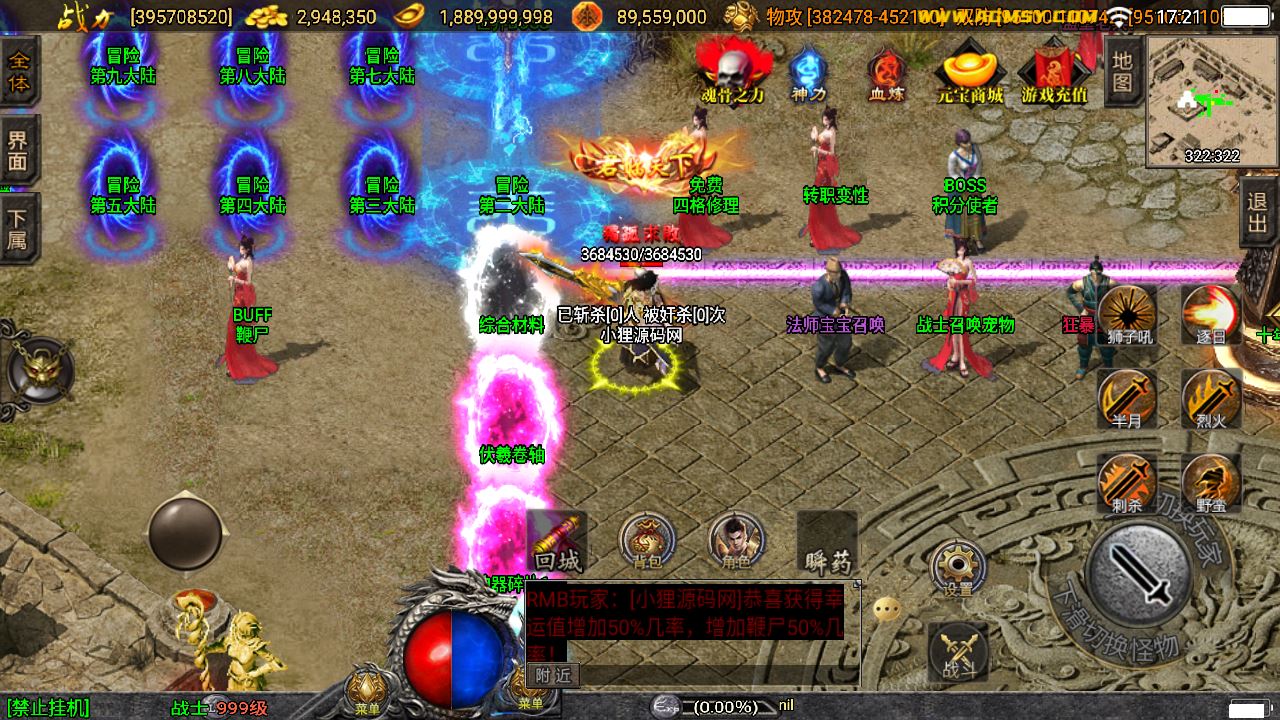The height and width of the screenshot is (720, 1280).
Task: Select the 下属 tab
Action: tap(19, 228)
